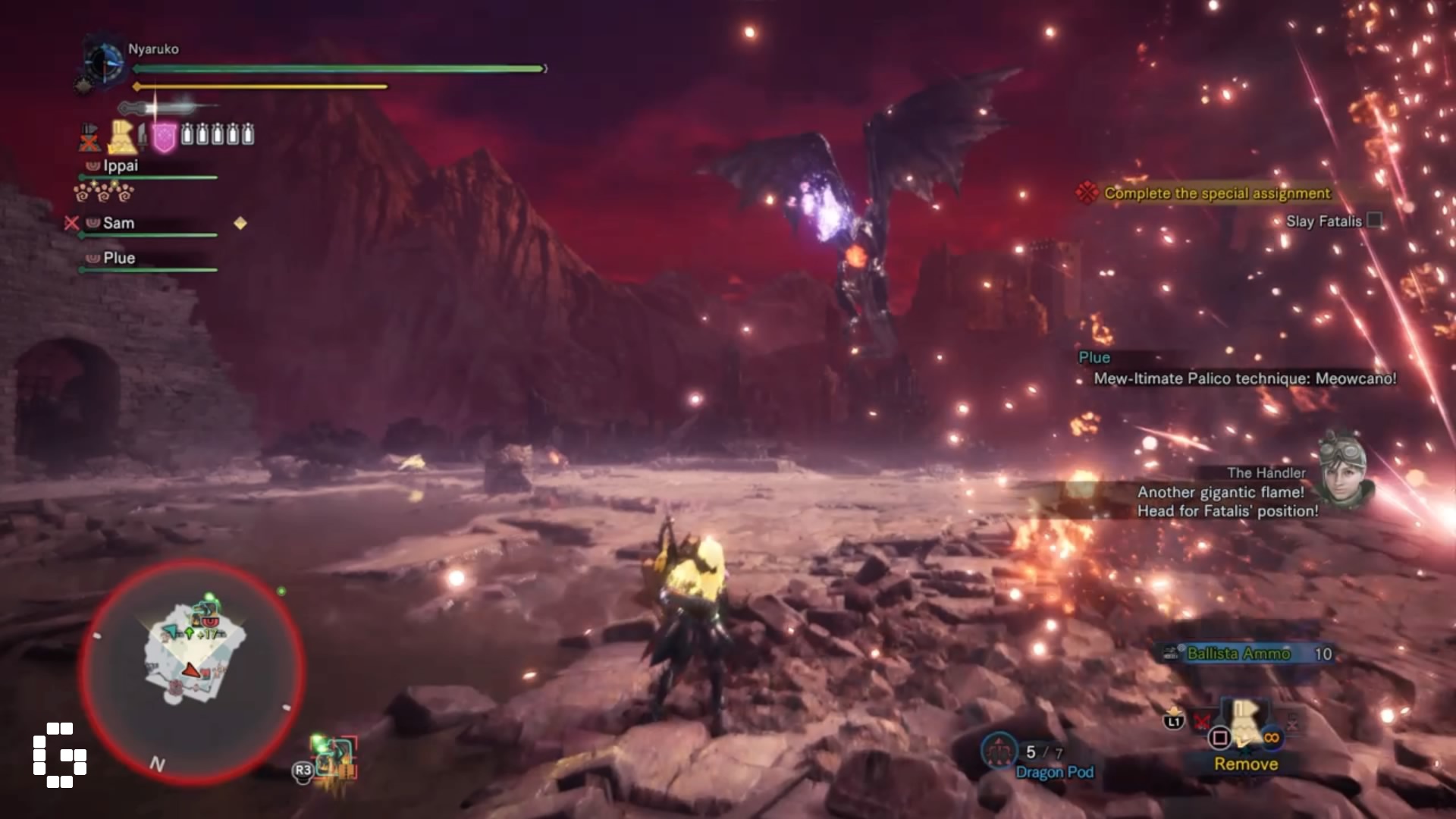Click the Remove button
This screenshot has width=1456, height=819.
point(1247,764)
